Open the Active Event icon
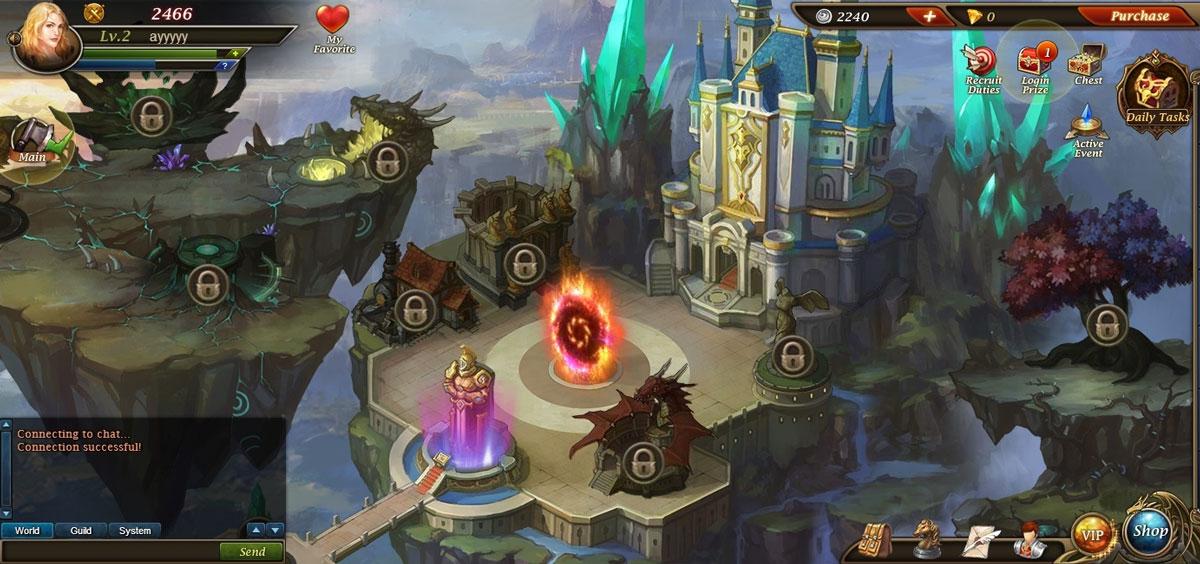Image resolution: width=1200 pixels, height=564 pixels. (x=1088, y=133)
